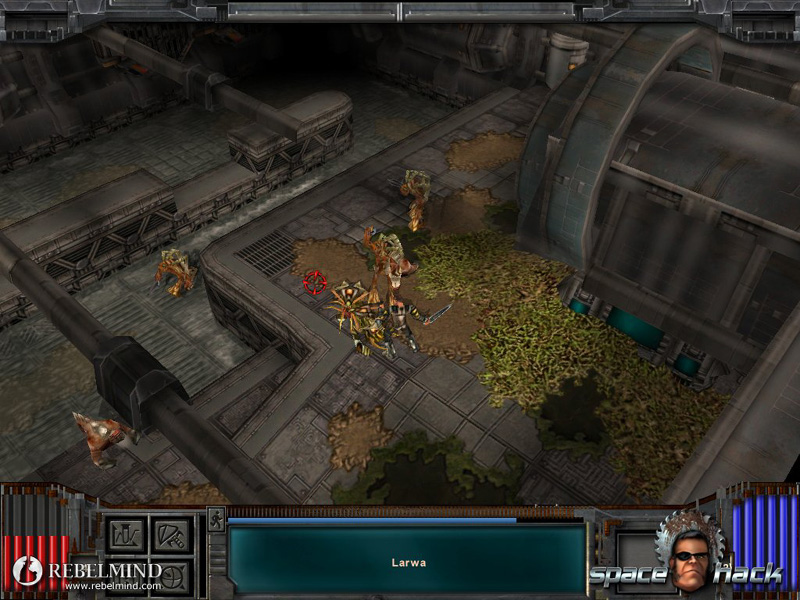Click the teal message panel showing Larwa
The width and height of the screenshot is (800, 600).
coord(407,561)
